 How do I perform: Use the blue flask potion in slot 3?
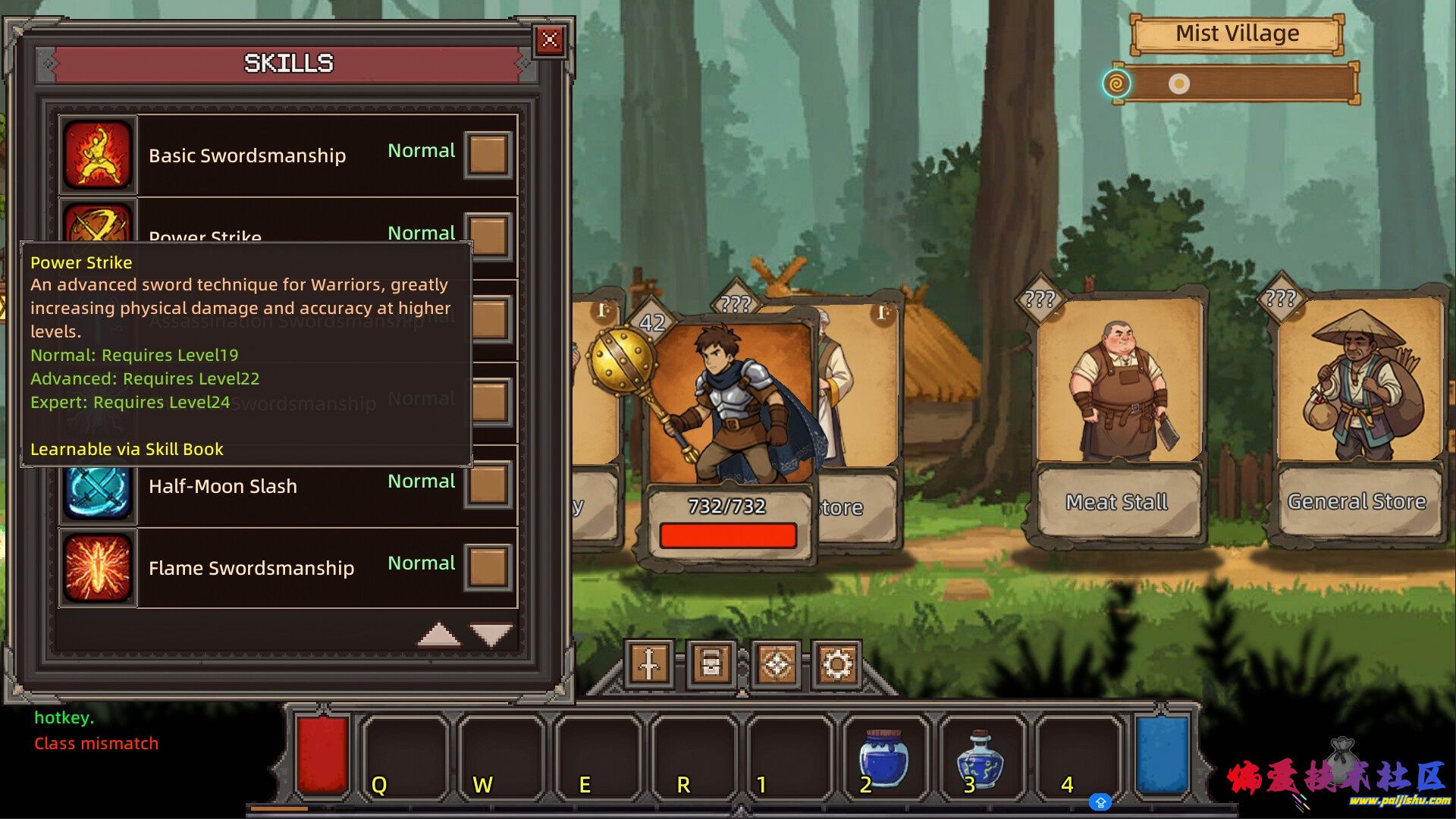point(981,758)
